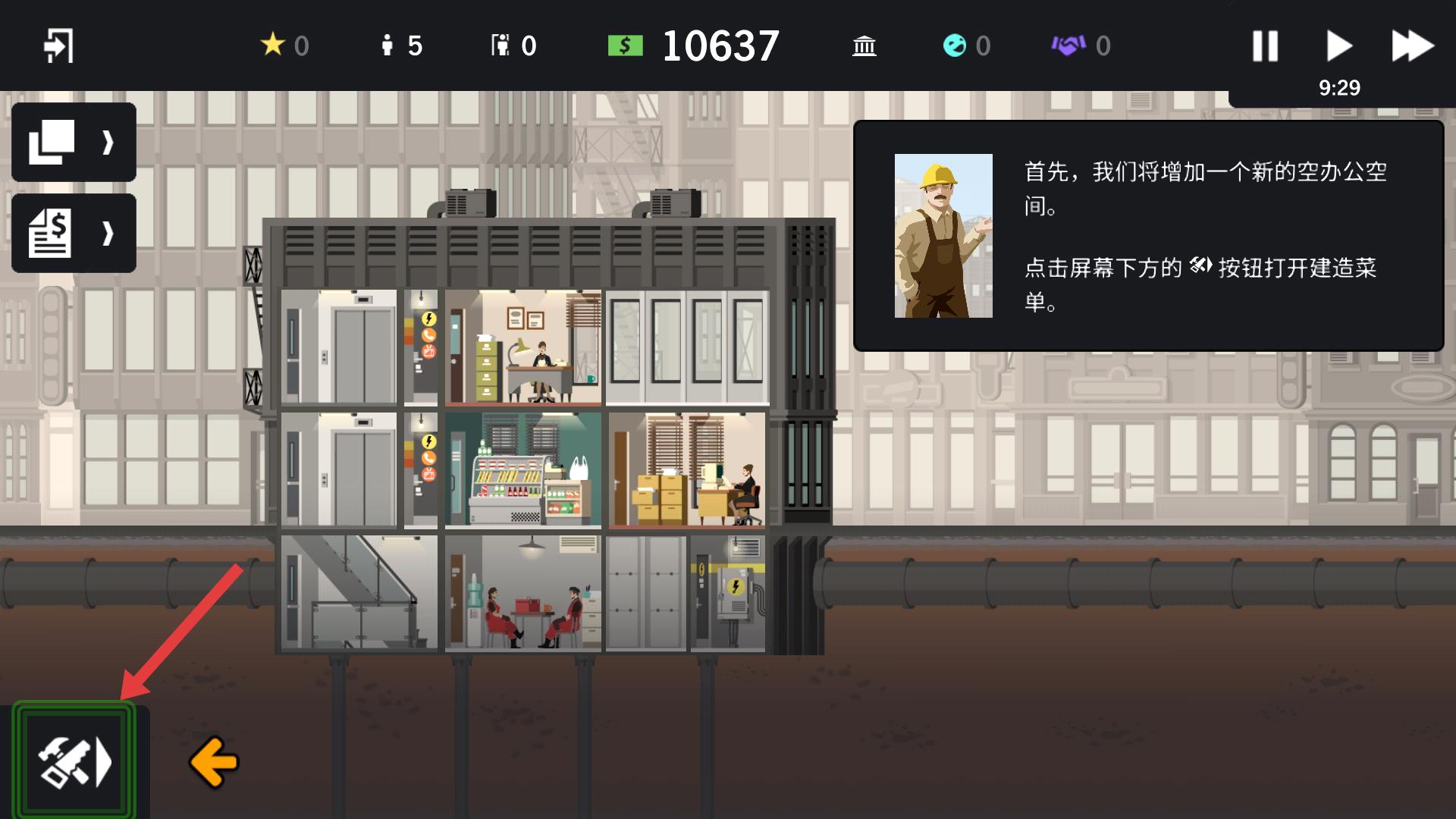Open the bank building icon
The height and width of the screenshot is (819, 1456).
(864, 45)
